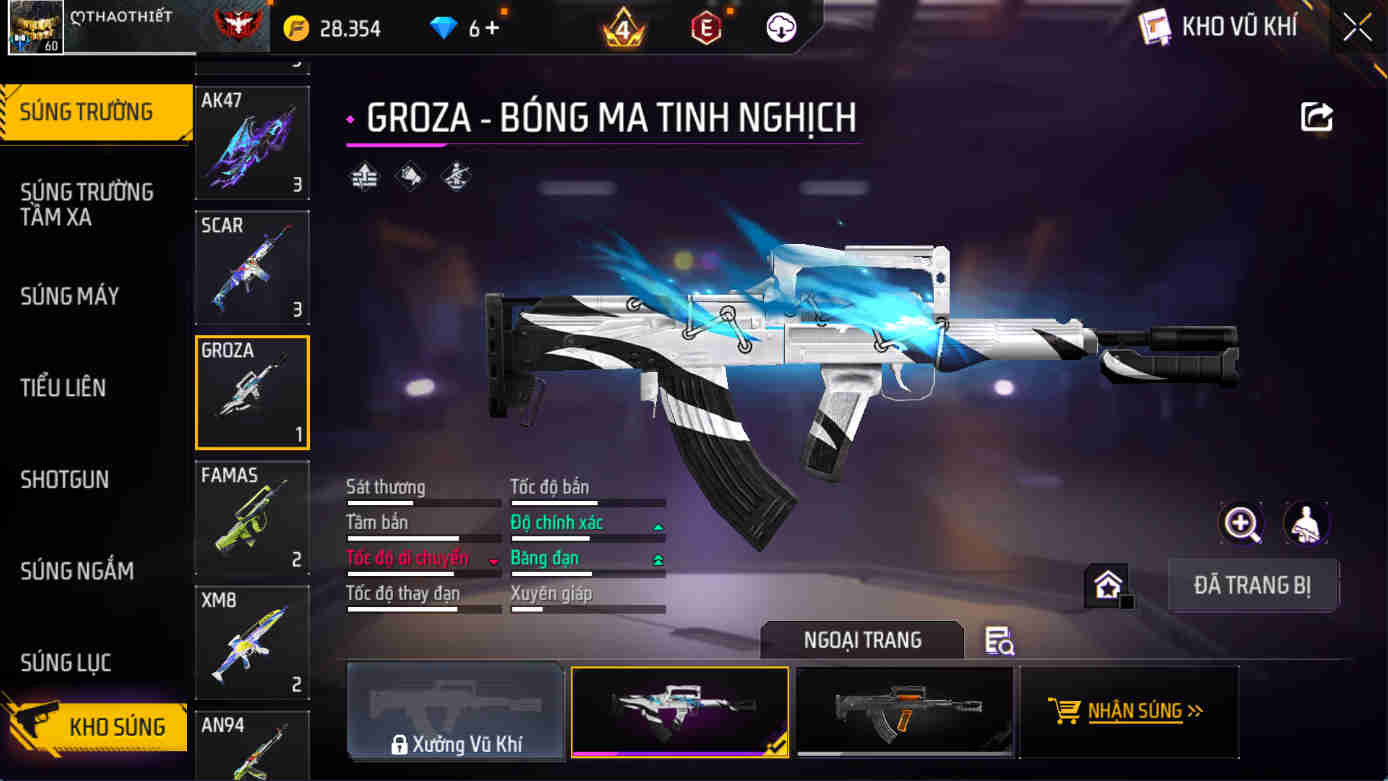The height and width of the screenshot is (781, 1388).
Task: Tap the diamond currency plus button
Action: (491, 28)
